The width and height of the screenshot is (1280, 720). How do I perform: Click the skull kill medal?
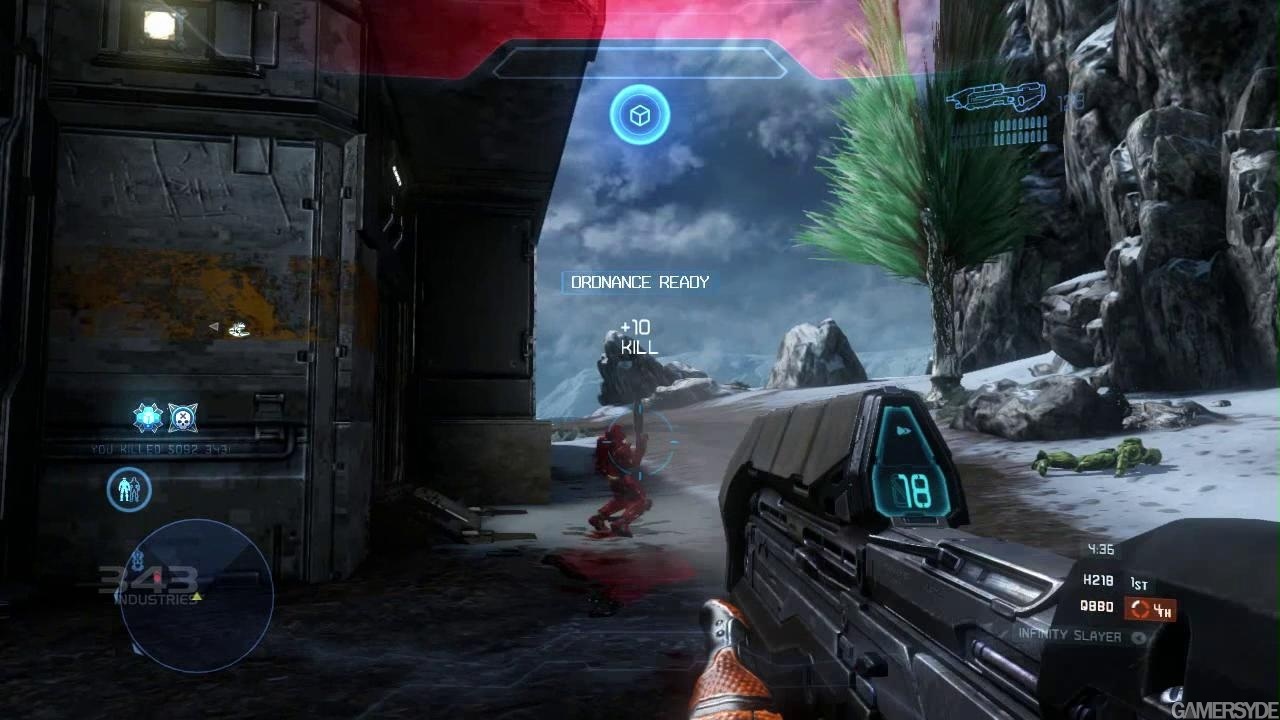[183, 417]
